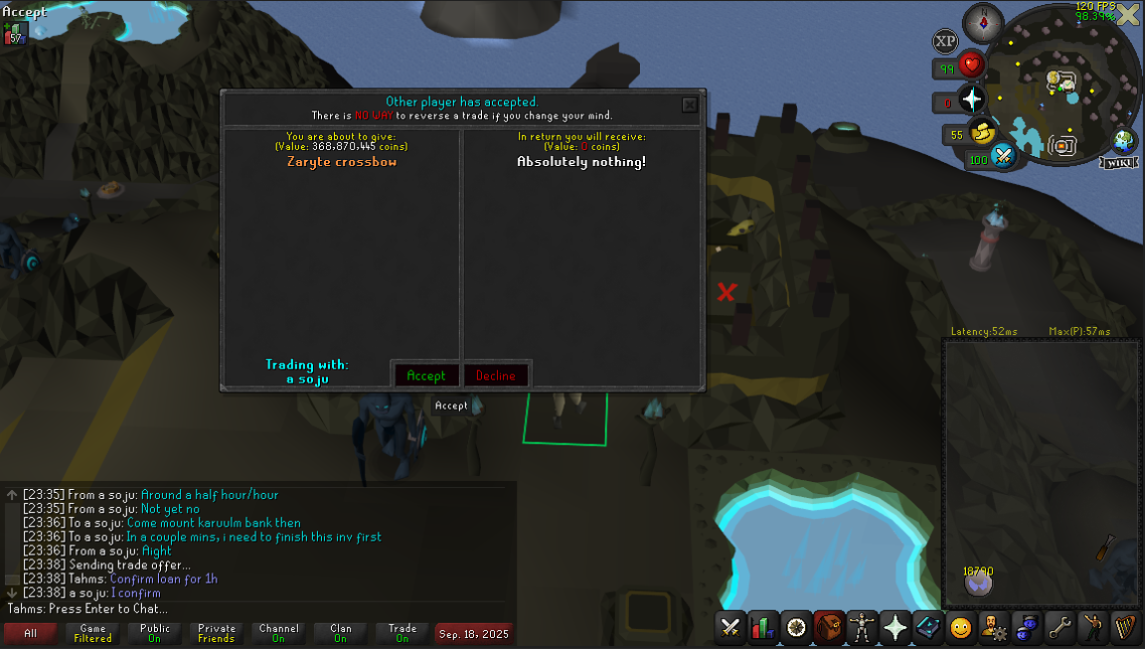Switch to the Trade chat tab
This screenshot has width=1145, height=649.
402,633
